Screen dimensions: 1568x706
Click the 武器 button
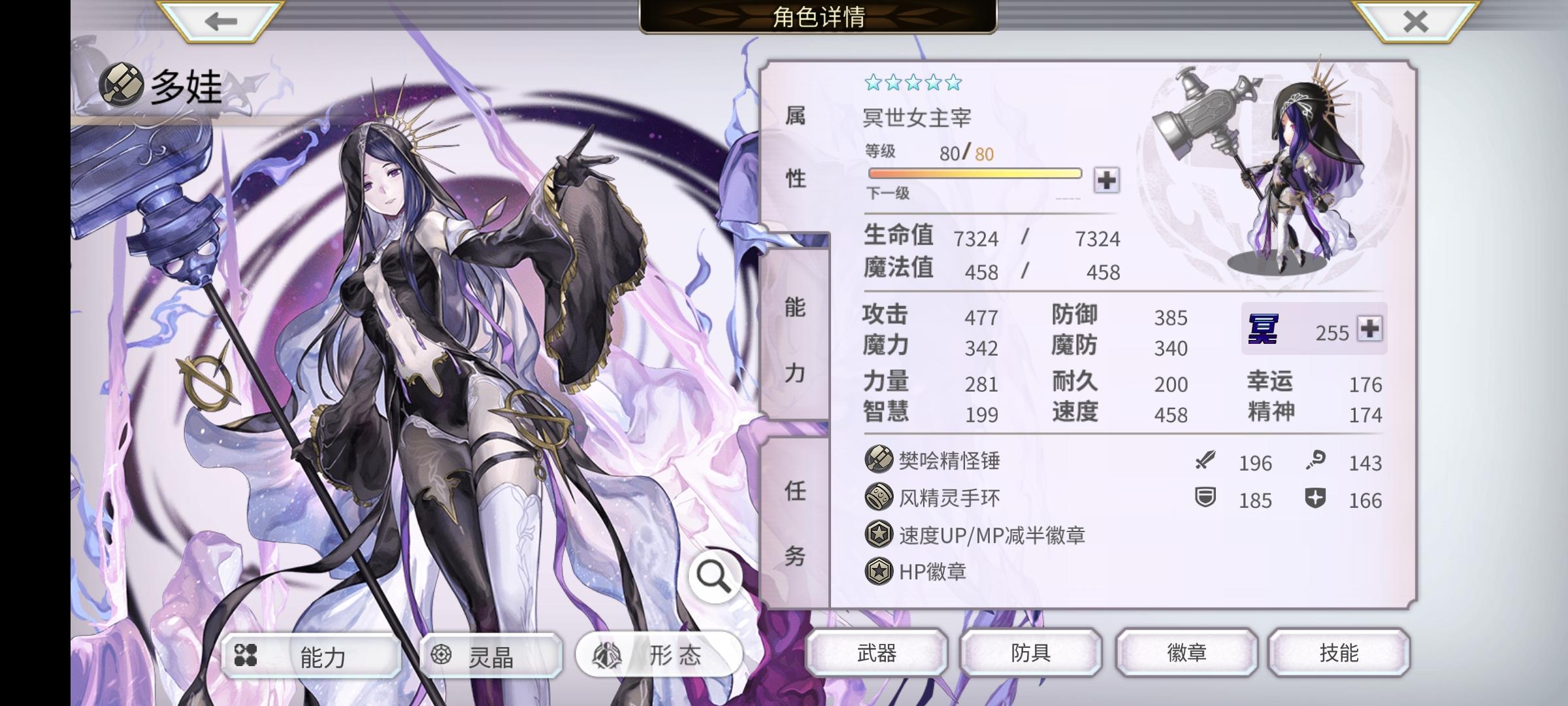(x=877, y=652)
